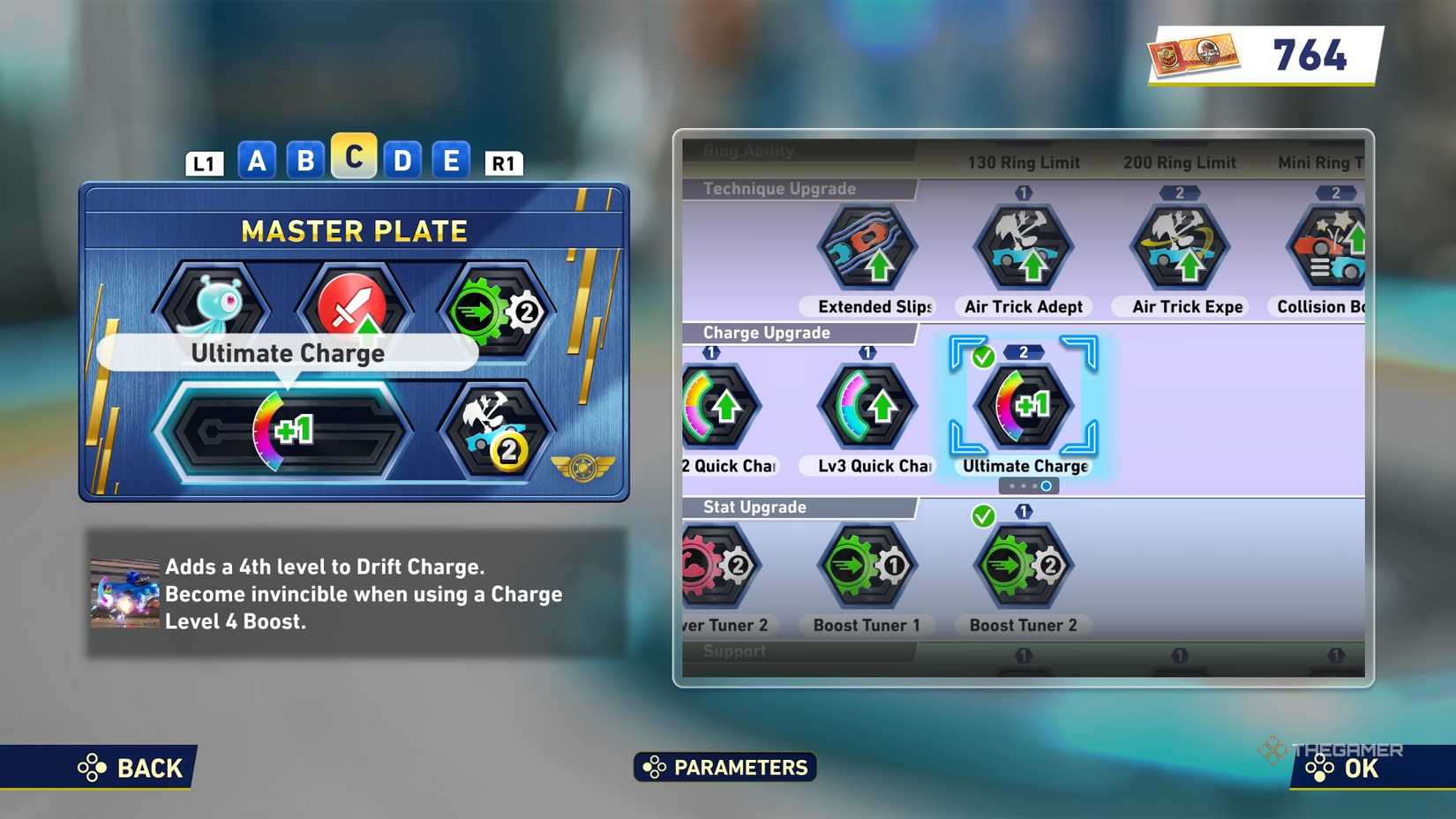Open the PARAMETERS menu

[725, 767]
